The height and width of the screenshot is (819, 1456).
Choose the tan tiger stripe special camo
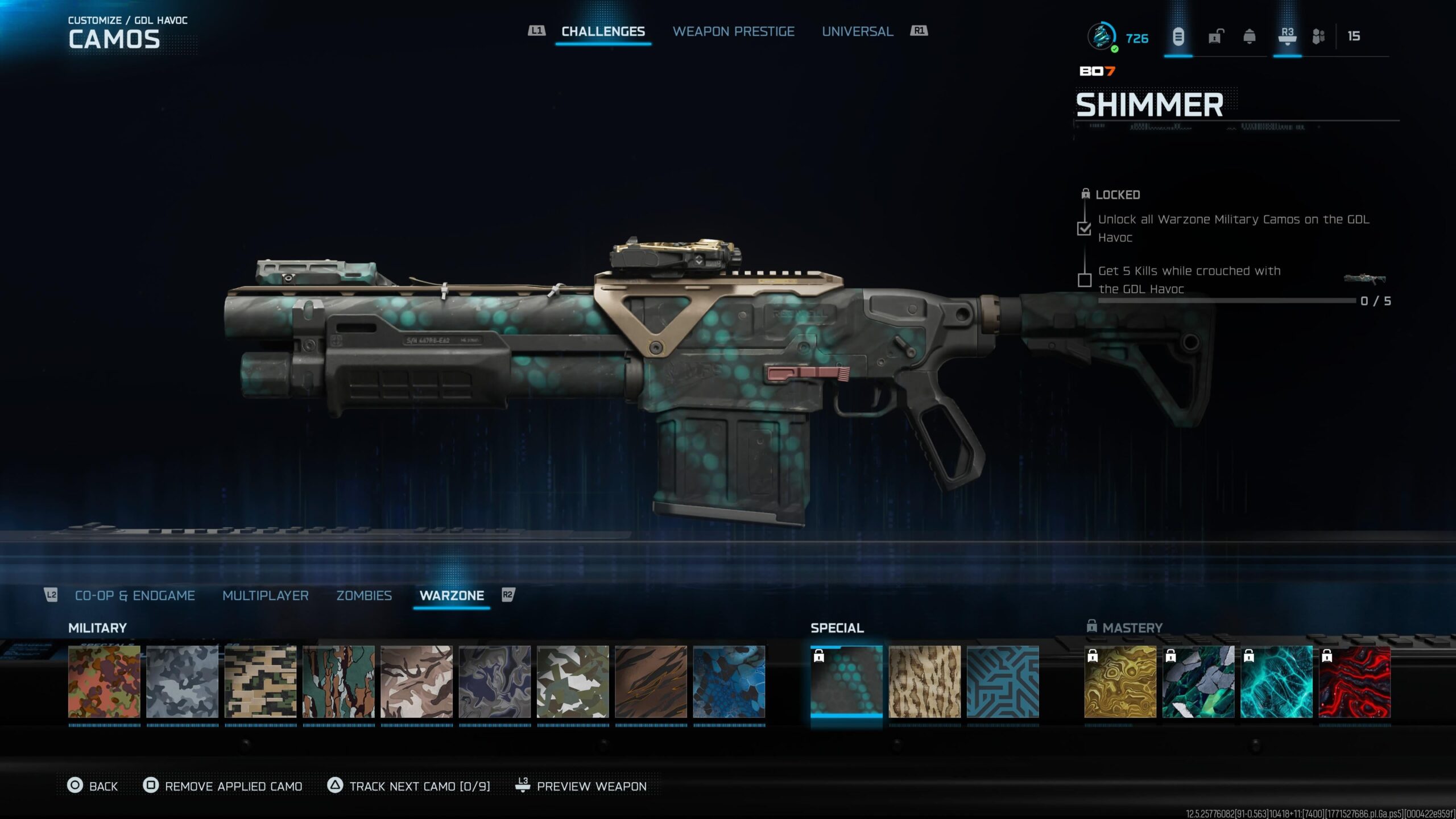[x=924, y=681]
